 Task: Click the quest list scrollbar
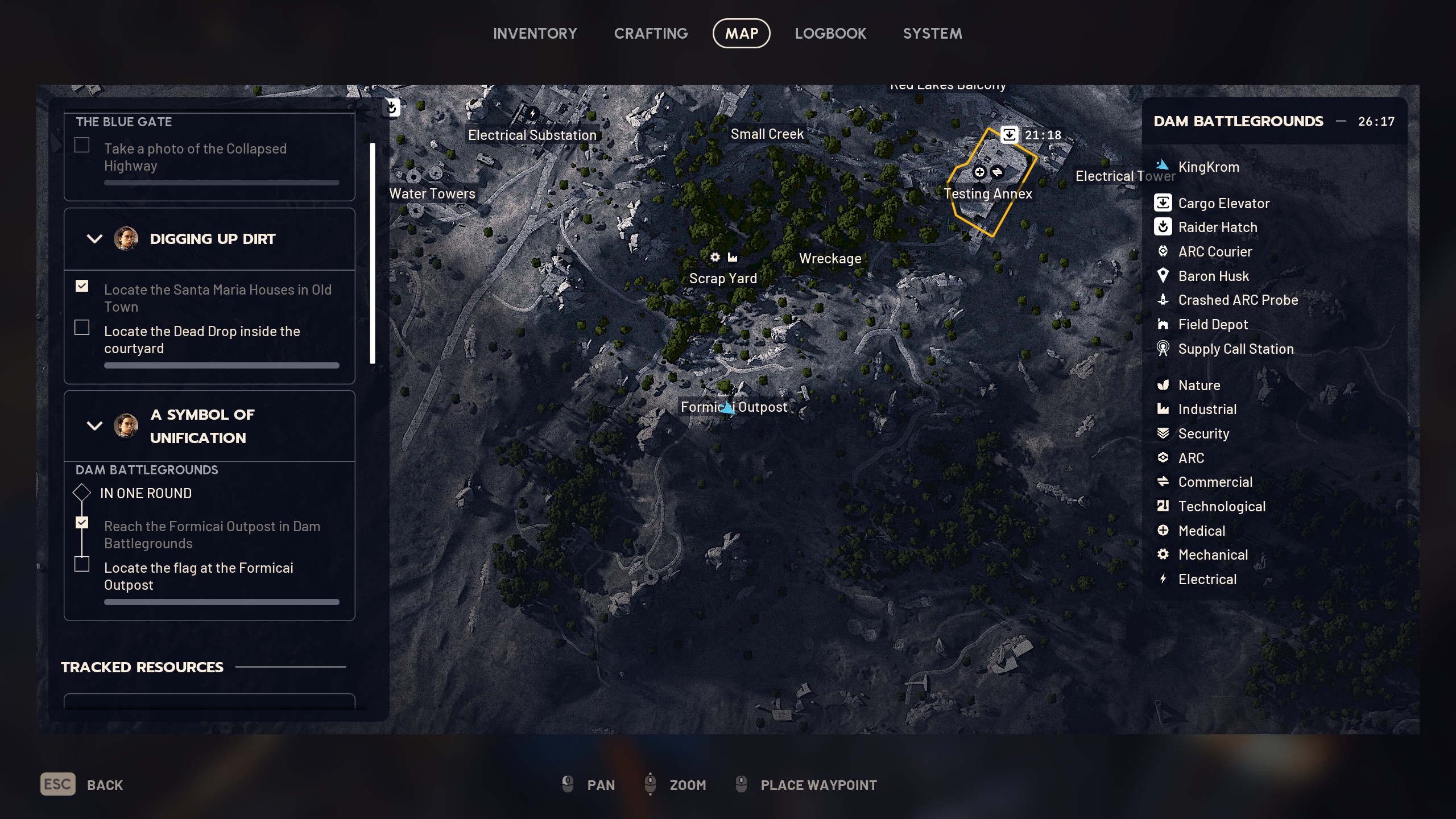(373, 253)
